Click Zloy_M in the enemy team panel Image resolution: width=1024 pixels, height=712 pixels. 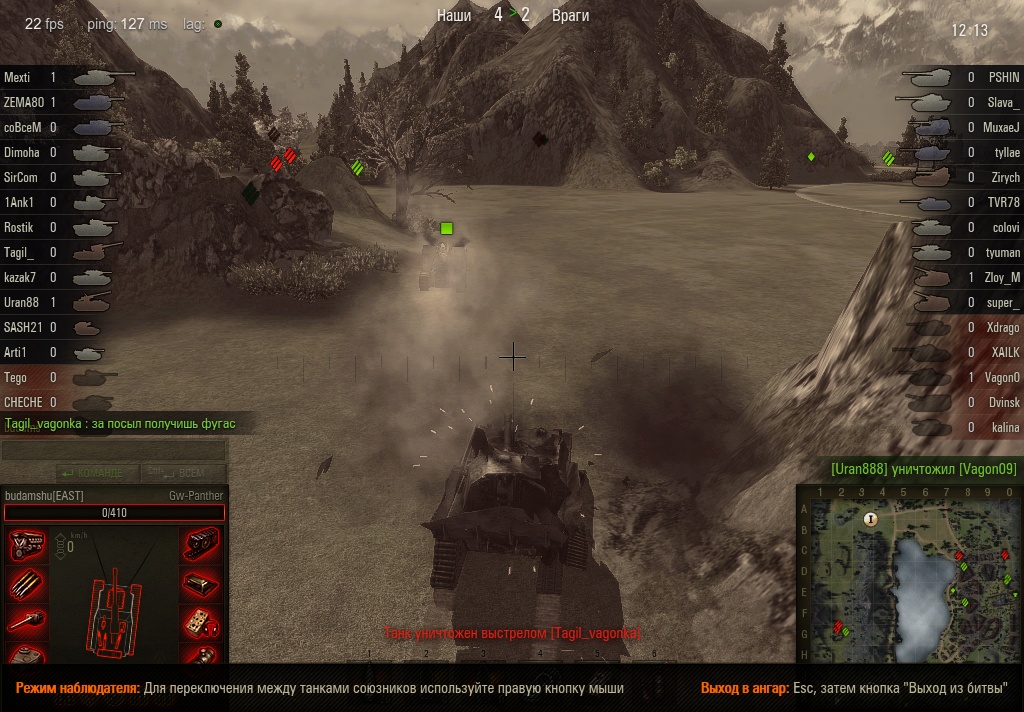pyautogui.click(x=1002, y=277)
